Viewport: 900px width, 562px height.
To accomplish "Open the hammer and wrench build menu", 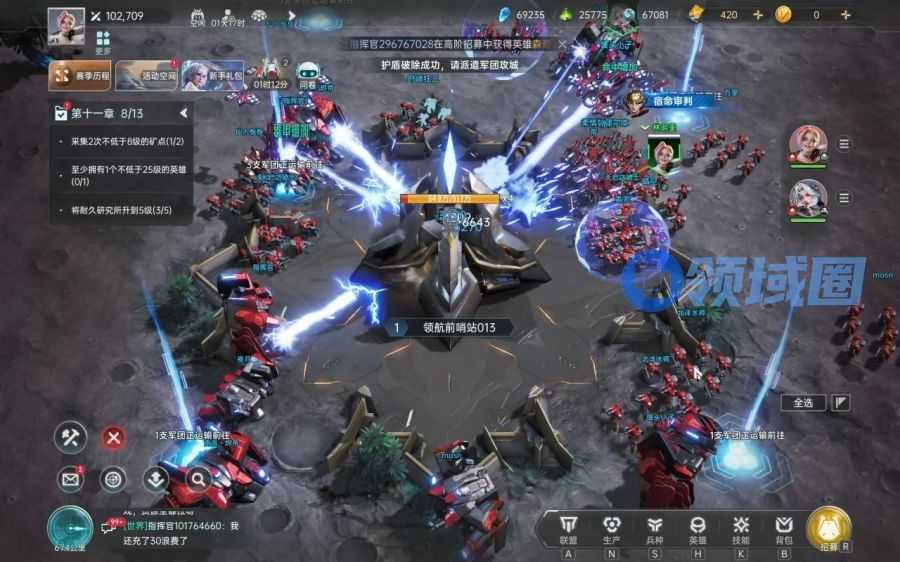I will pos(70,437).
